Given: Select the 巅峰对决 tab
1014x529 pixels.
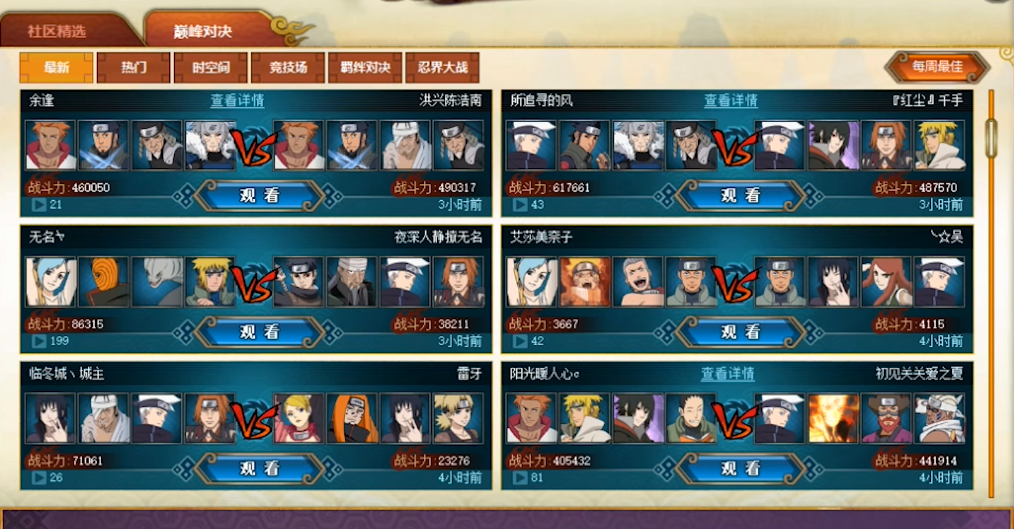Looking at the screenshot, I should tap(208, 29).
